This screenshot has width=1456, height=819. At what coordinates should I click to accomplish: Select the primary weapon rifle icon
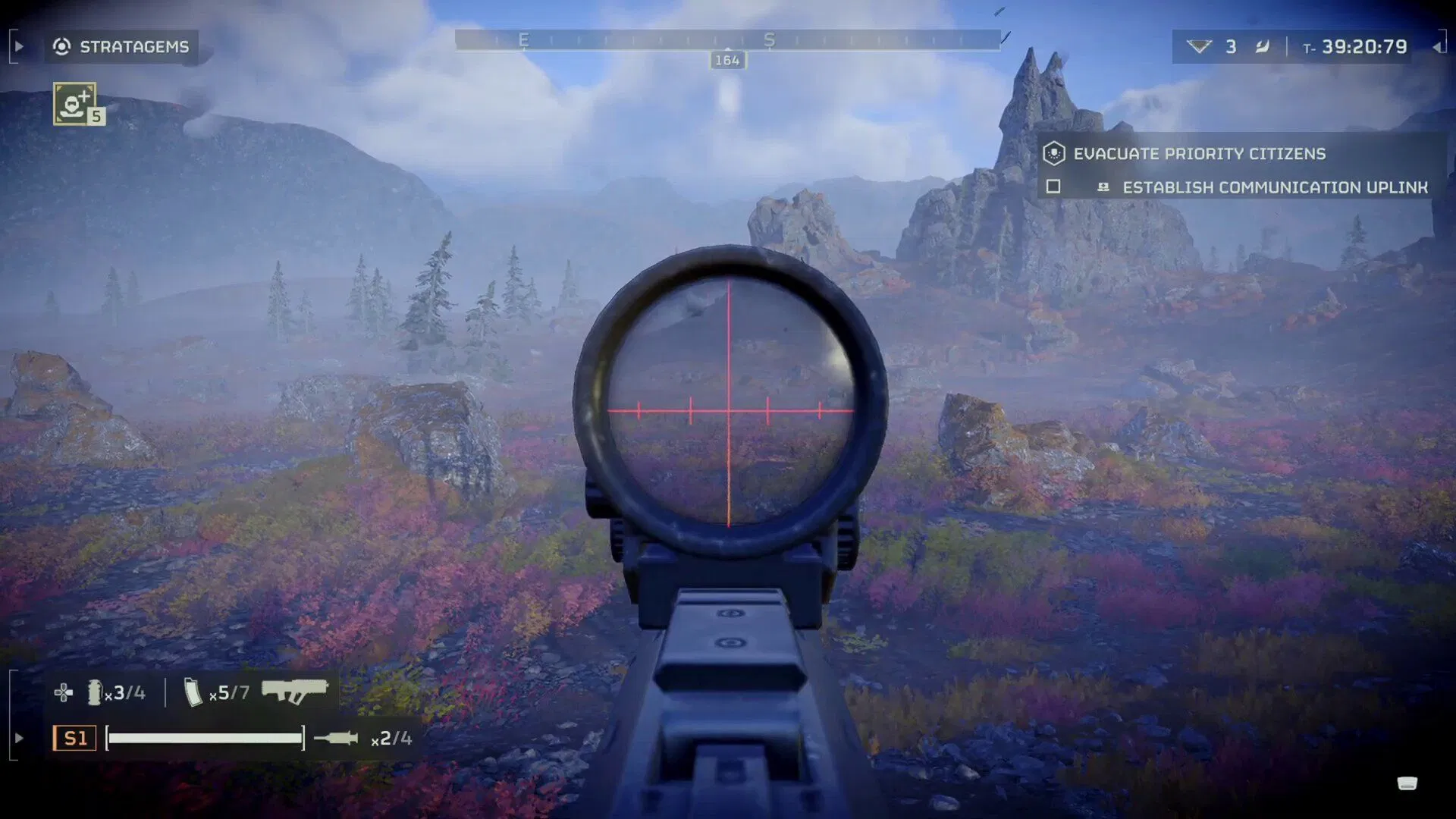(294, 692)
